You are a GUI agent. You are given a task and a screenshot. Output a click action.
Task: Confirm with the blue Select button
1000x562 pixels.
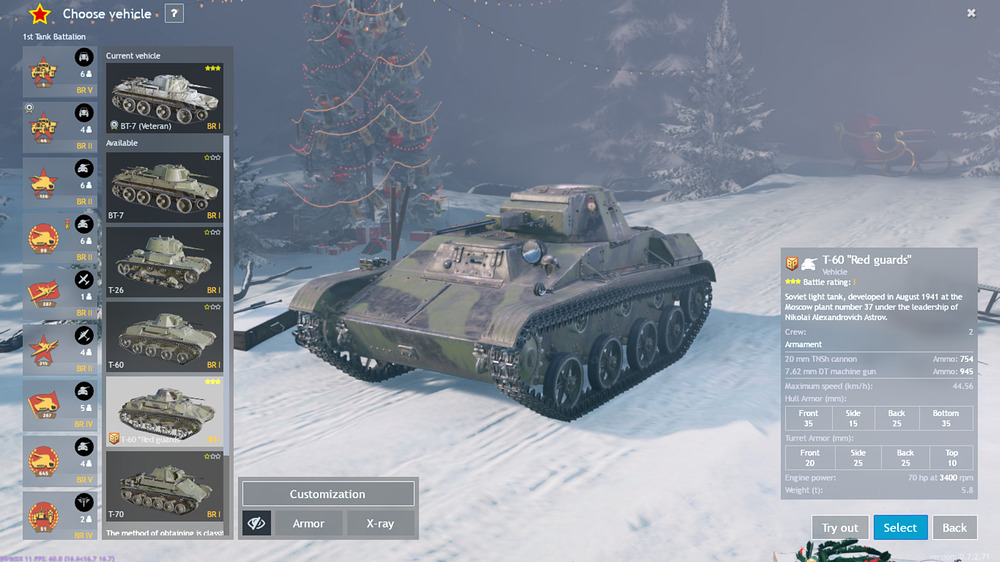[900, 527]
